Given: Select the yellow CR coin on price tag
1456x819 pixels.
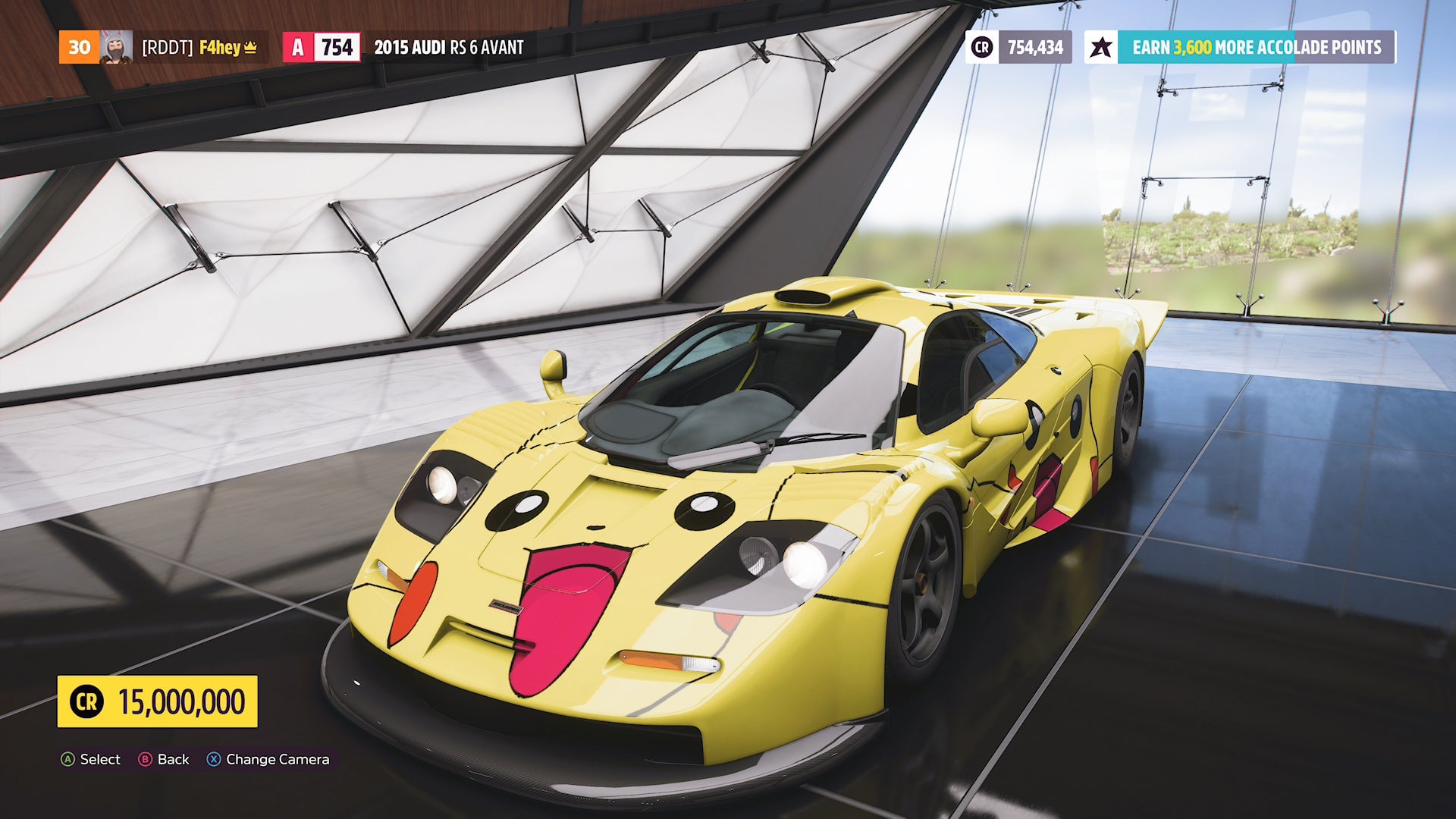Looking at the screenshot, I should click(86, 701).
